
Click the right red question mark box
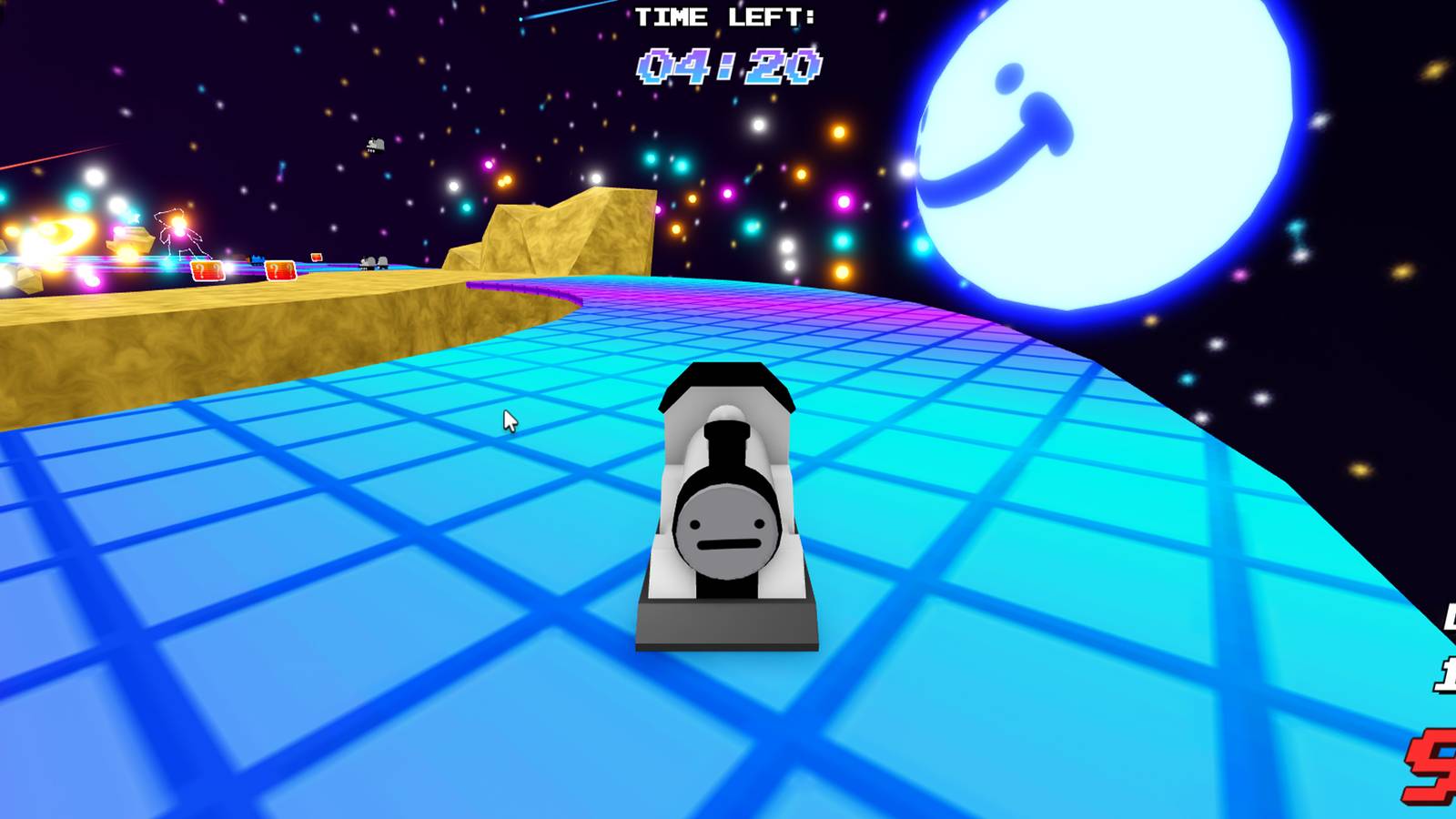tap(280, 270)
